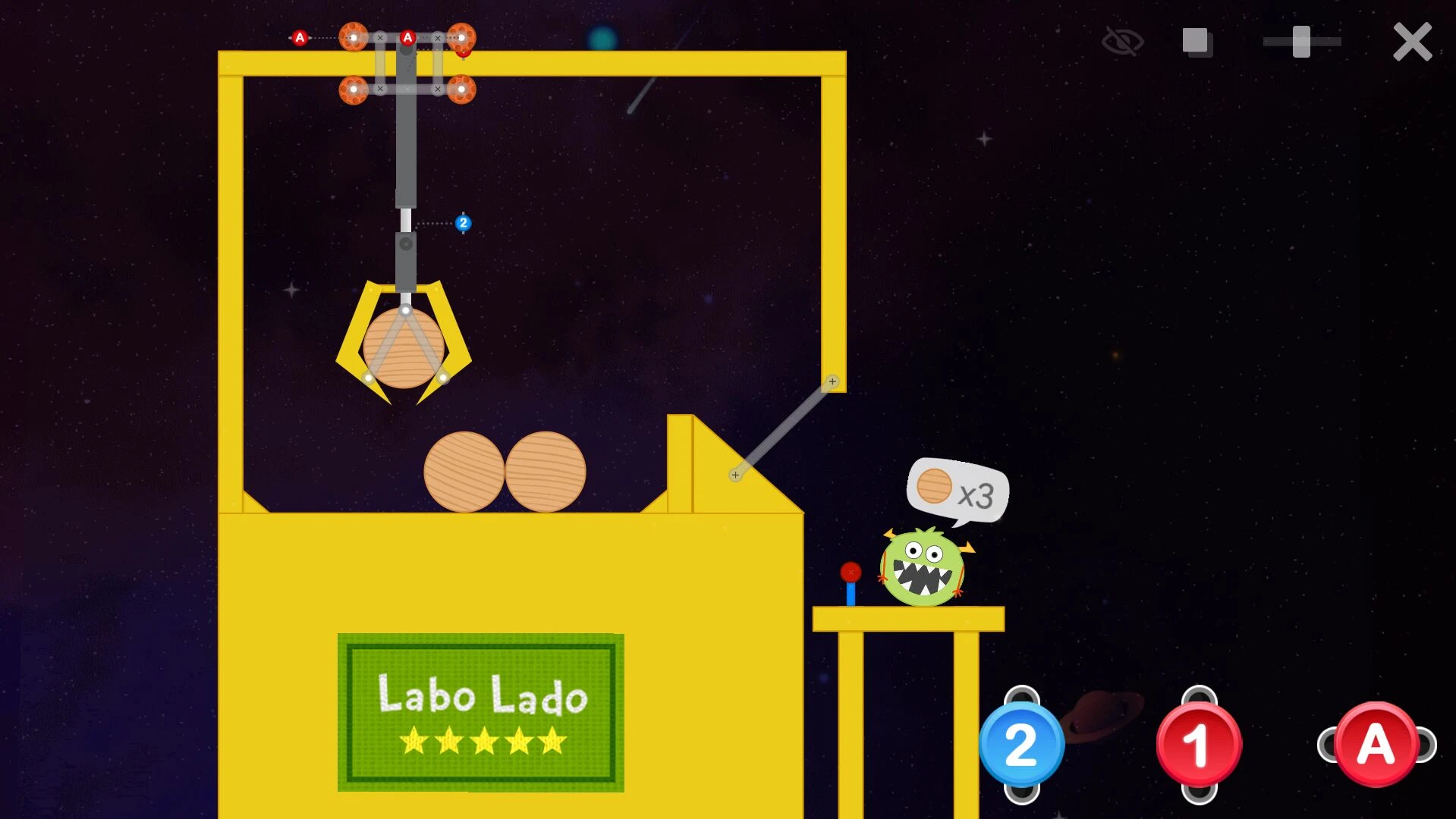Select the bottom-left orange wheel

[354, 89]
